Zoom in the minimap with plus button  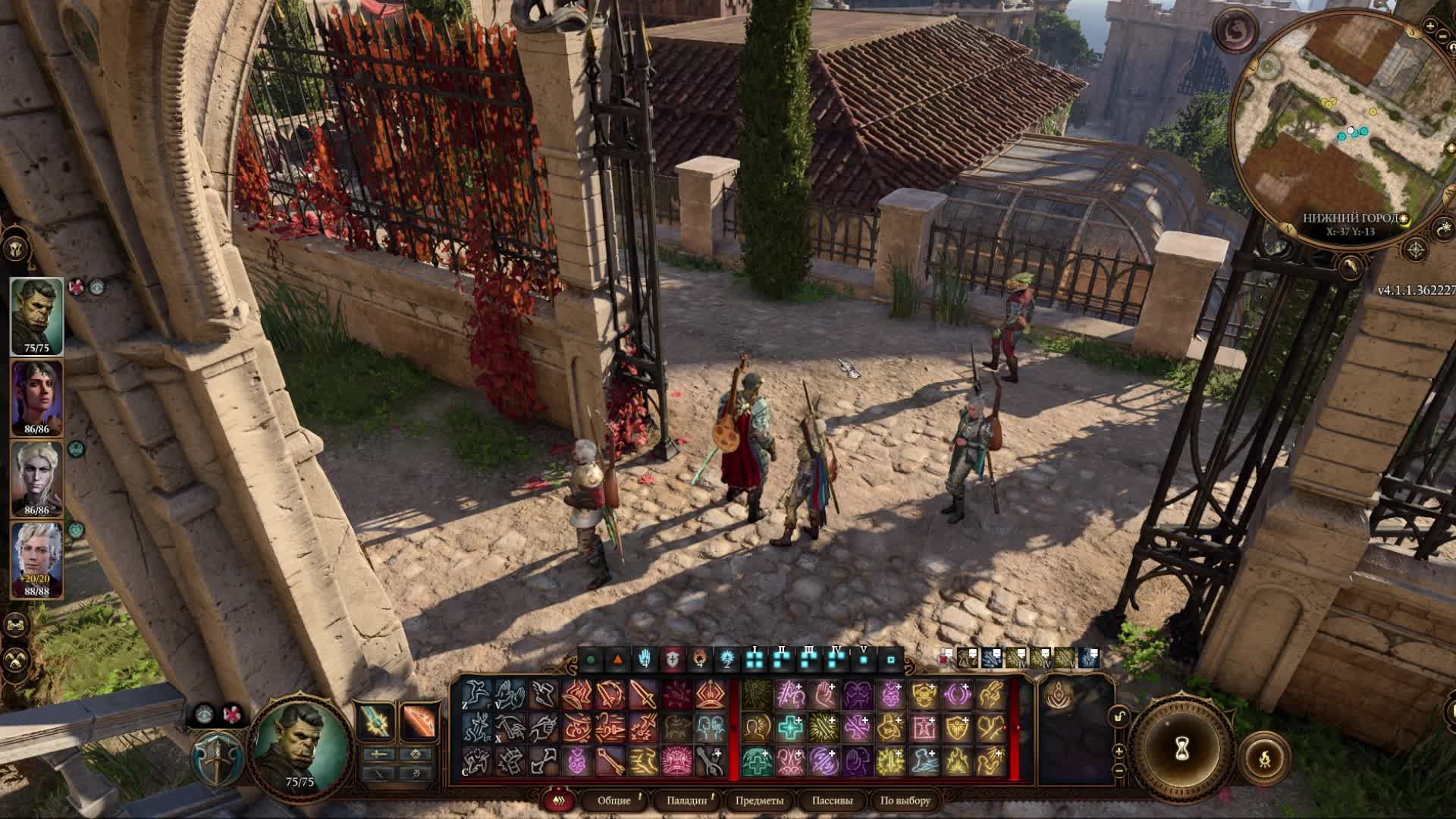point(1430,27)
